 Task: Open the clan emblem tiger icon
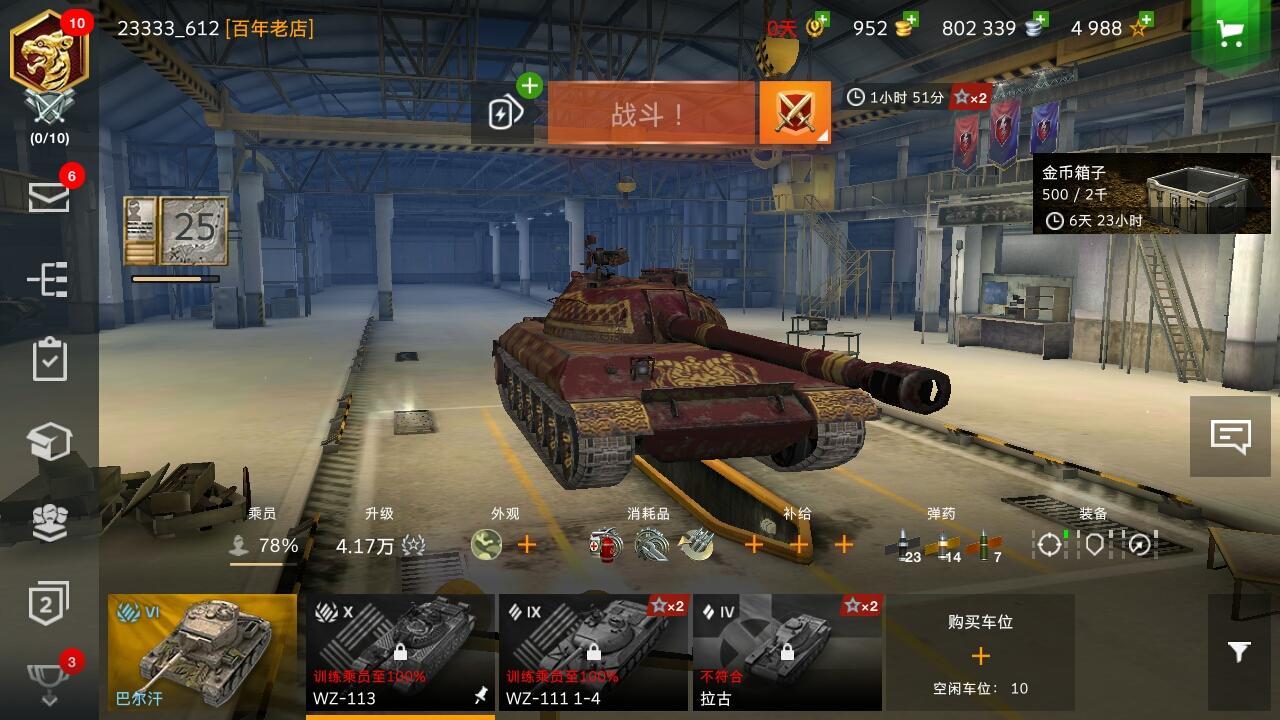[49, 48]
